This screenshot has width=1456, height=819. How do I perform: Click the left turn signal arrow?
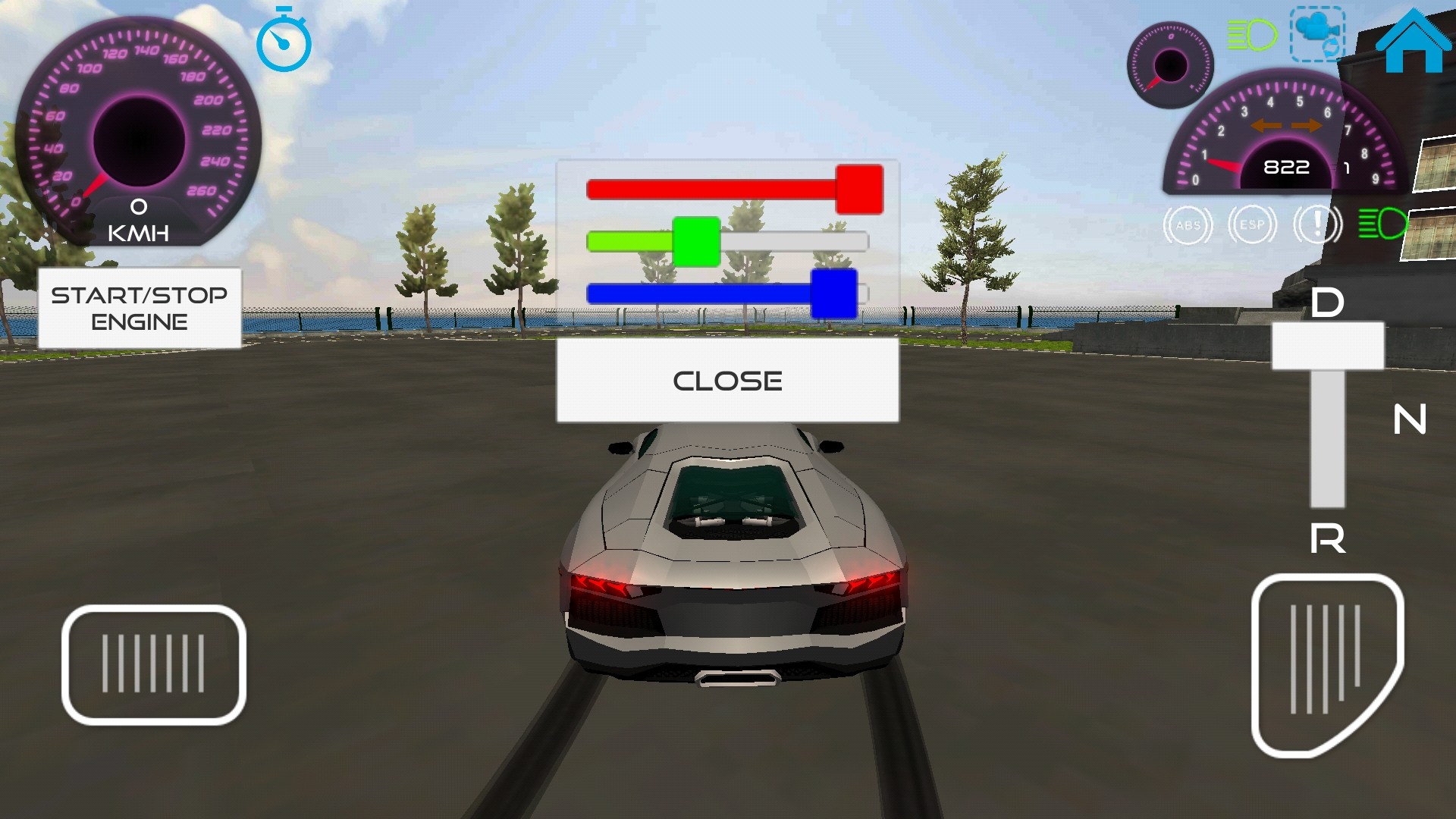tap(1266, 126)
